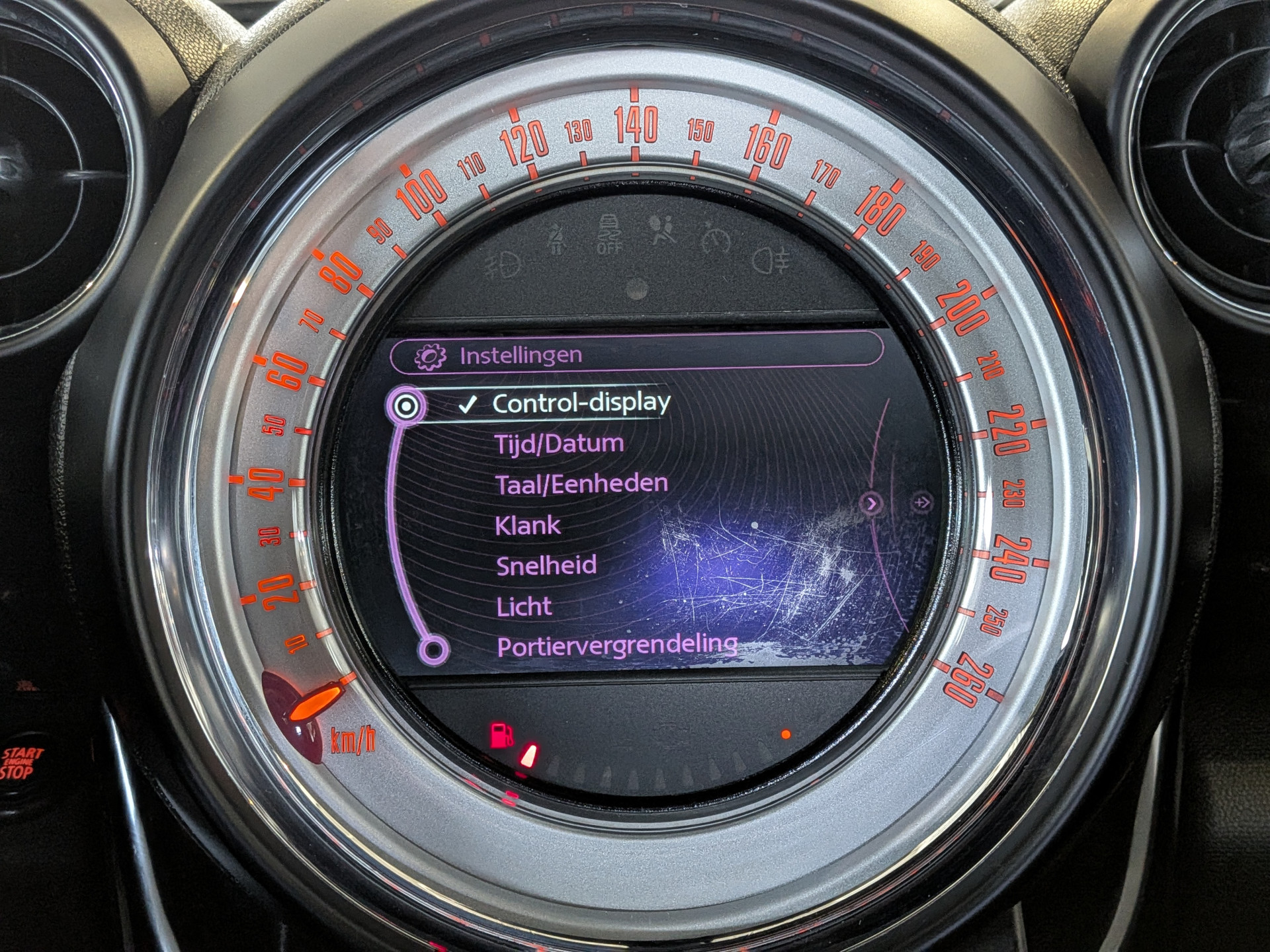Image resolution: width=1270 pixels, height=952 pixels.
Task: Click the circled chevron arrow icon
Action: pos(872,504)
